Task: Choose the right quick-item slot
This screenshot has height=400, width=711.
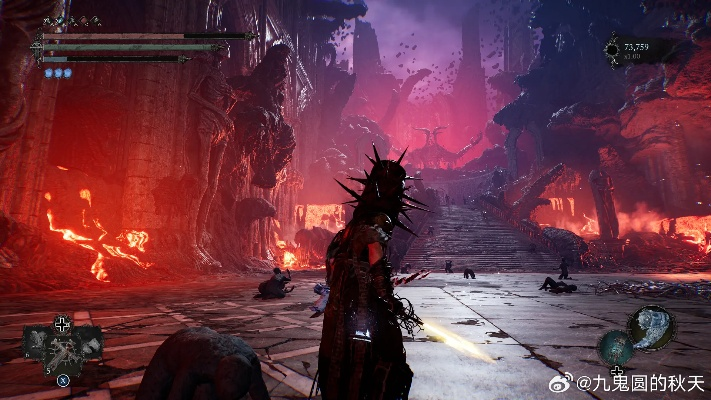Action: click(x=89, y=343)
